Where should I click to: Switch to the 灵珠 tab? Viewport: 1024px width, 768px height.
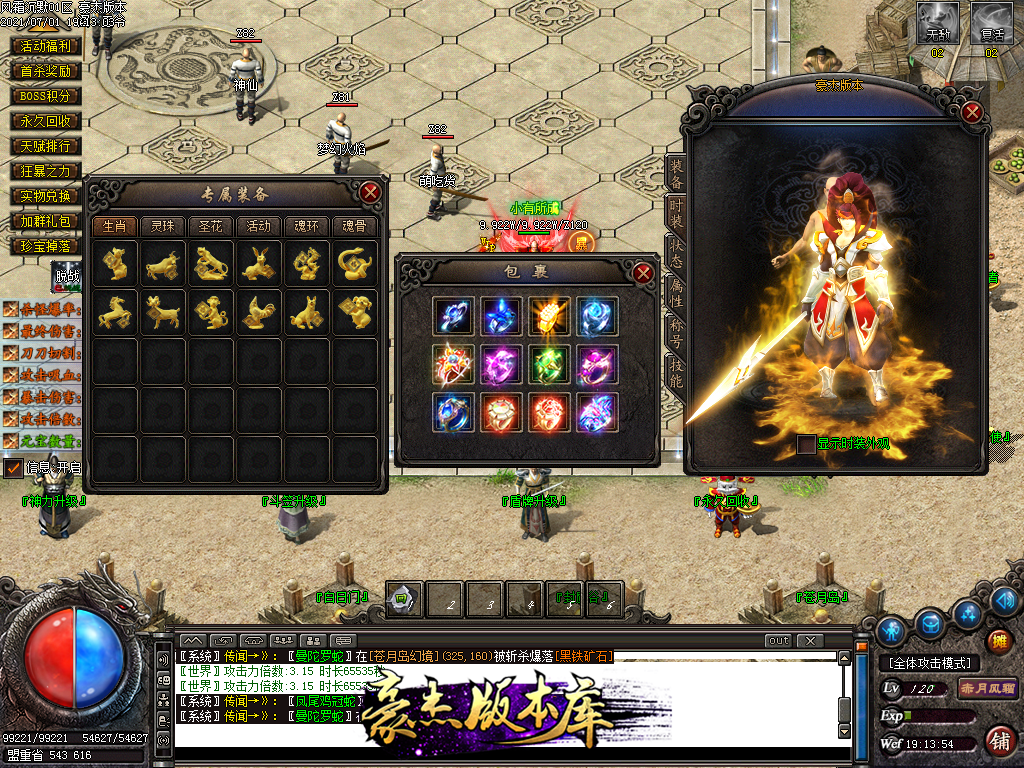[163, 226]
